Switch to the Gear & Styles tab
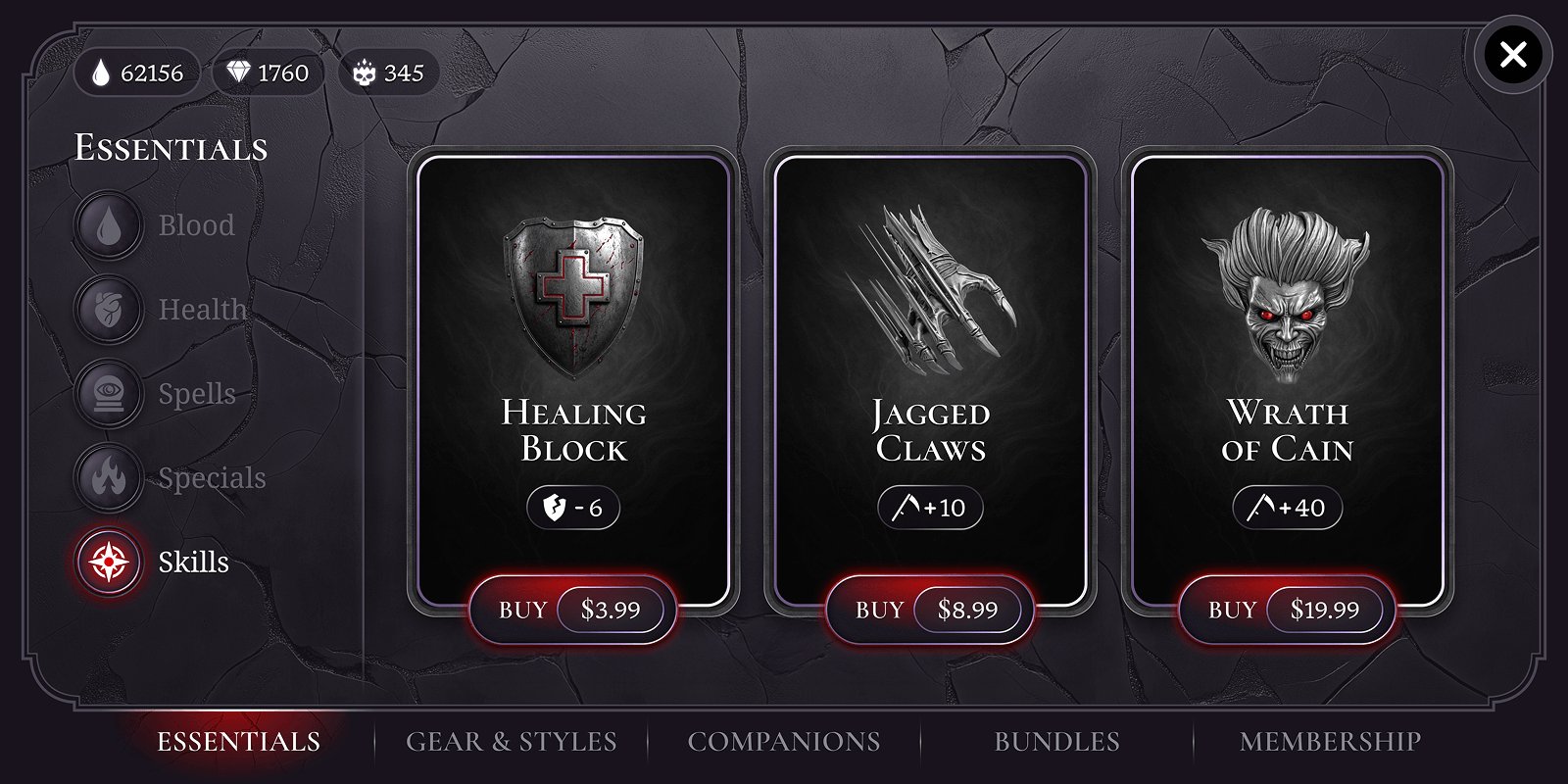This screenshot has width=1568, height=784. click(x=512, y=742)
